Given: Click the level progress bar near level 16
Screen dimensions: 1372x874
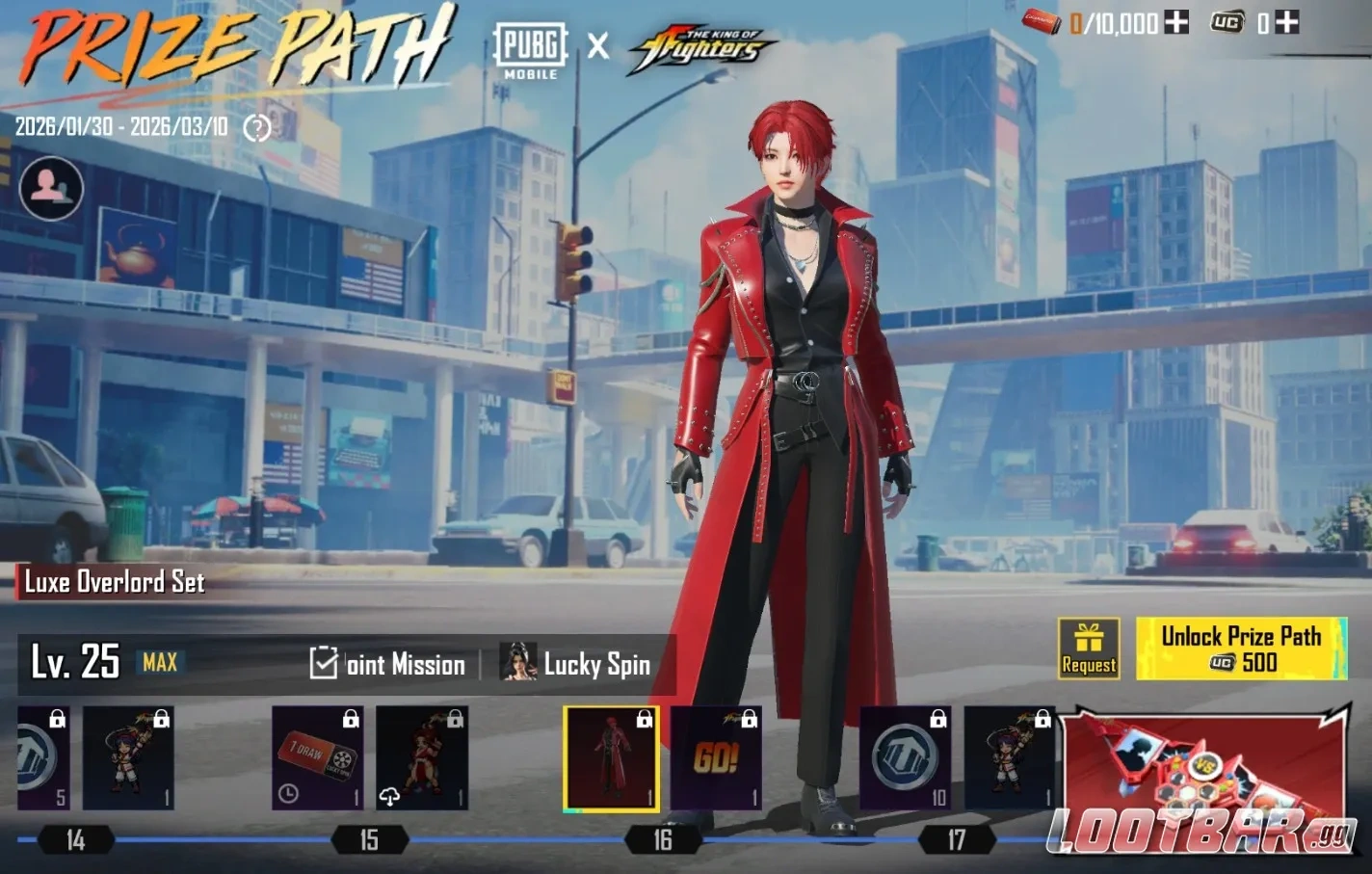Looking at the screenshot, I should coord(661,839).
